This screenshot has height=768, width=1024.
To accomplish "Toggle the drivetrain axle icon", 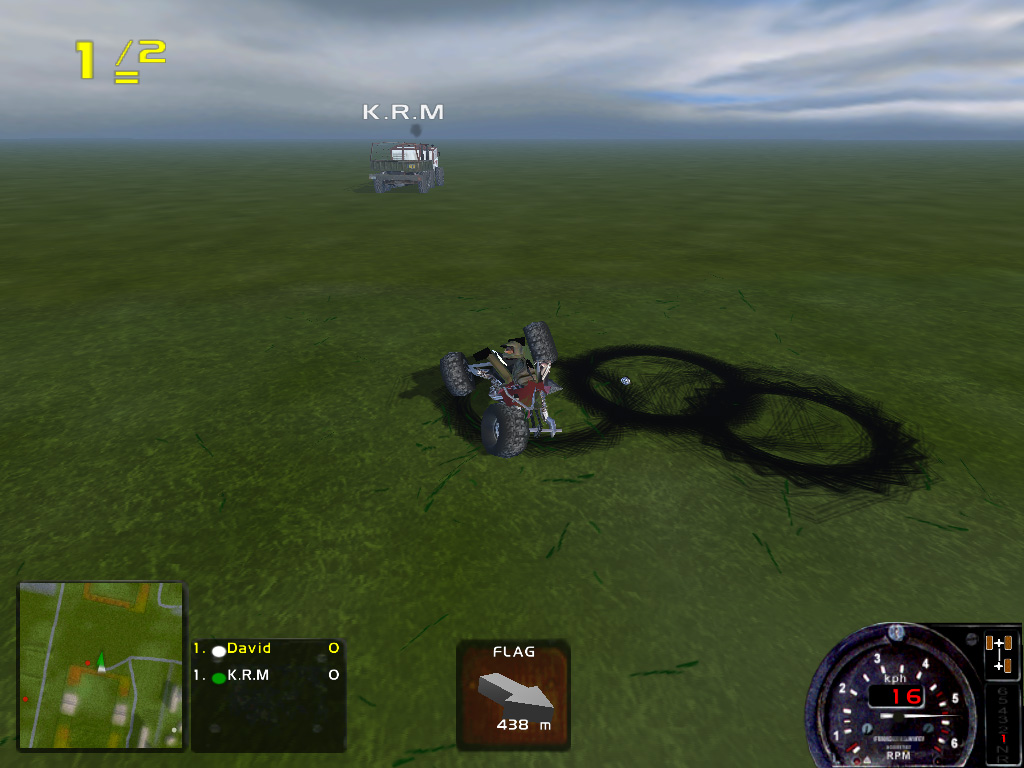I will 1000,653.
